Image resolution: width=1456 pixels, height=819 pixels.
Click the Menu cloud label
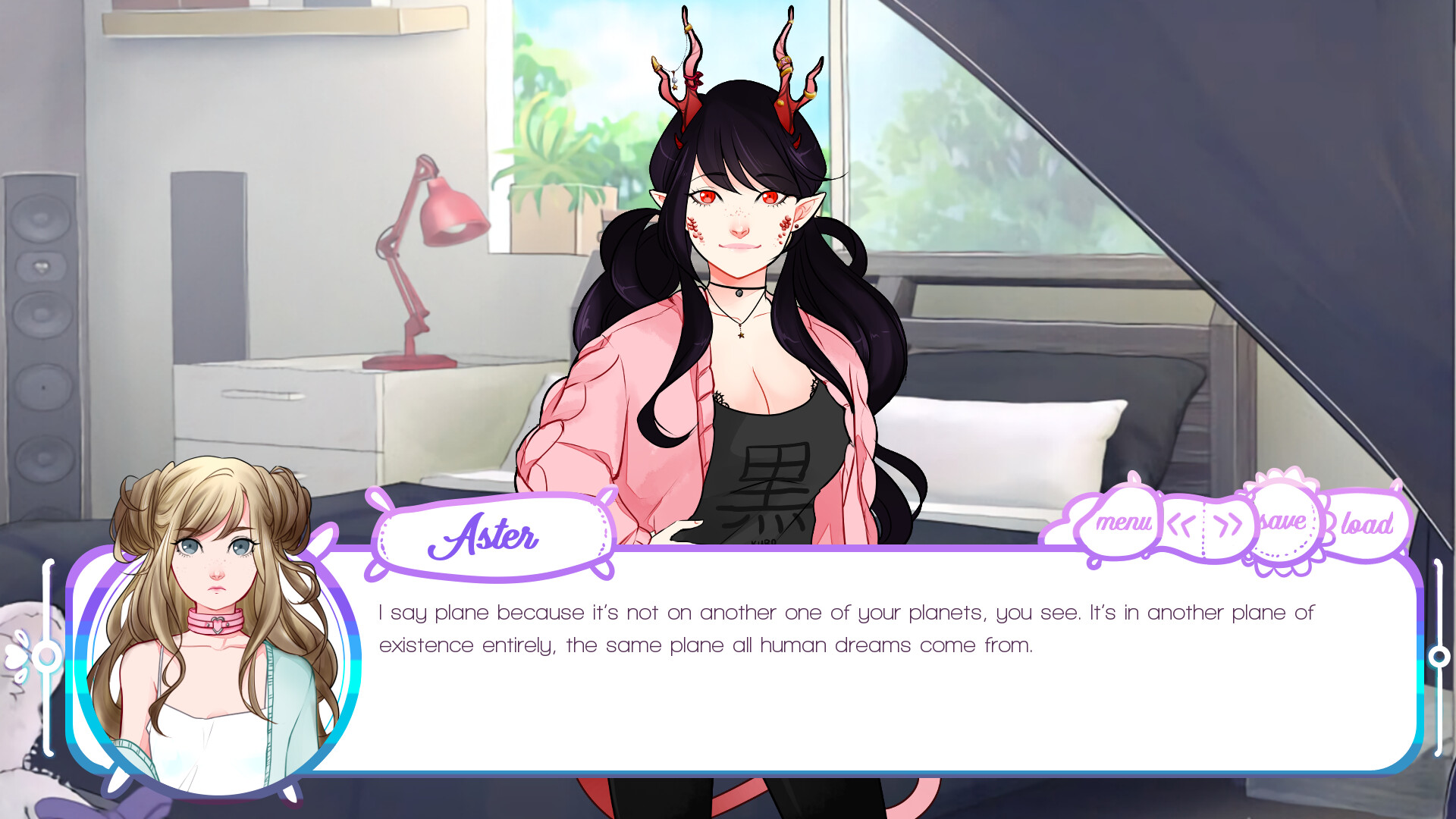coord(1122,522)
